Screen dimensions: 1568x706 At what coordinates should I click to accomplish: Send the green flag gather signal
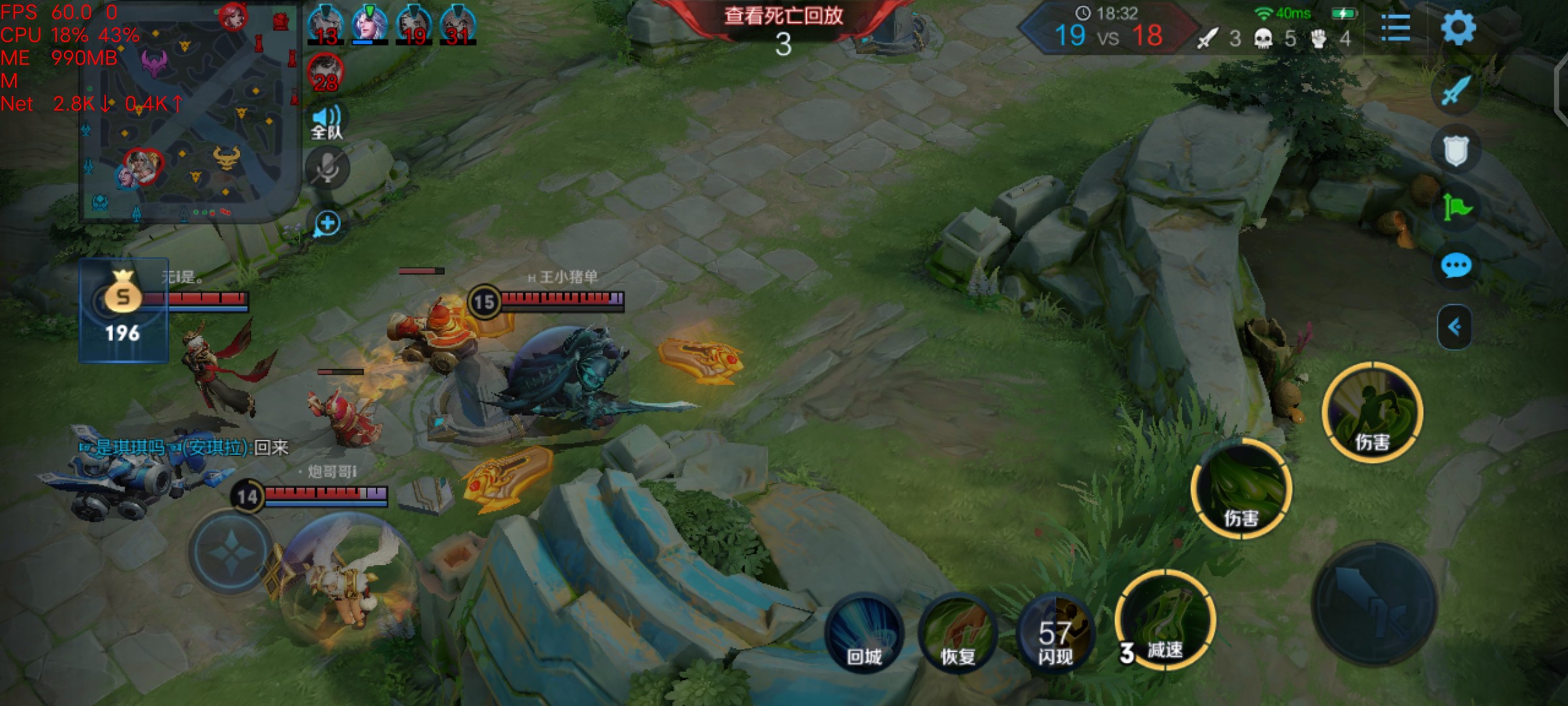(x=1456, y=208)
